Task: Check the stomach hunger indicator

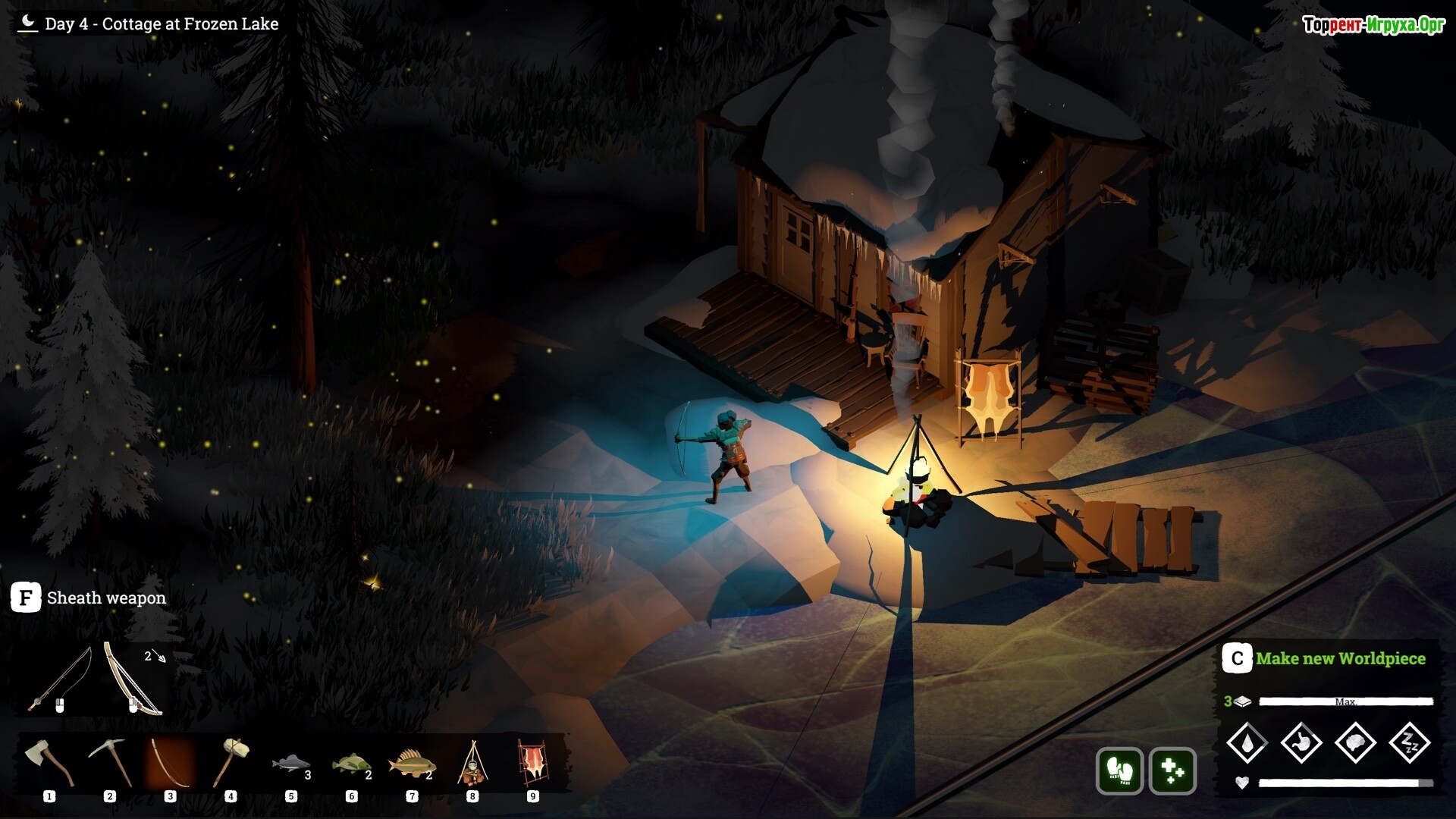Action: tap(1301, 742)
